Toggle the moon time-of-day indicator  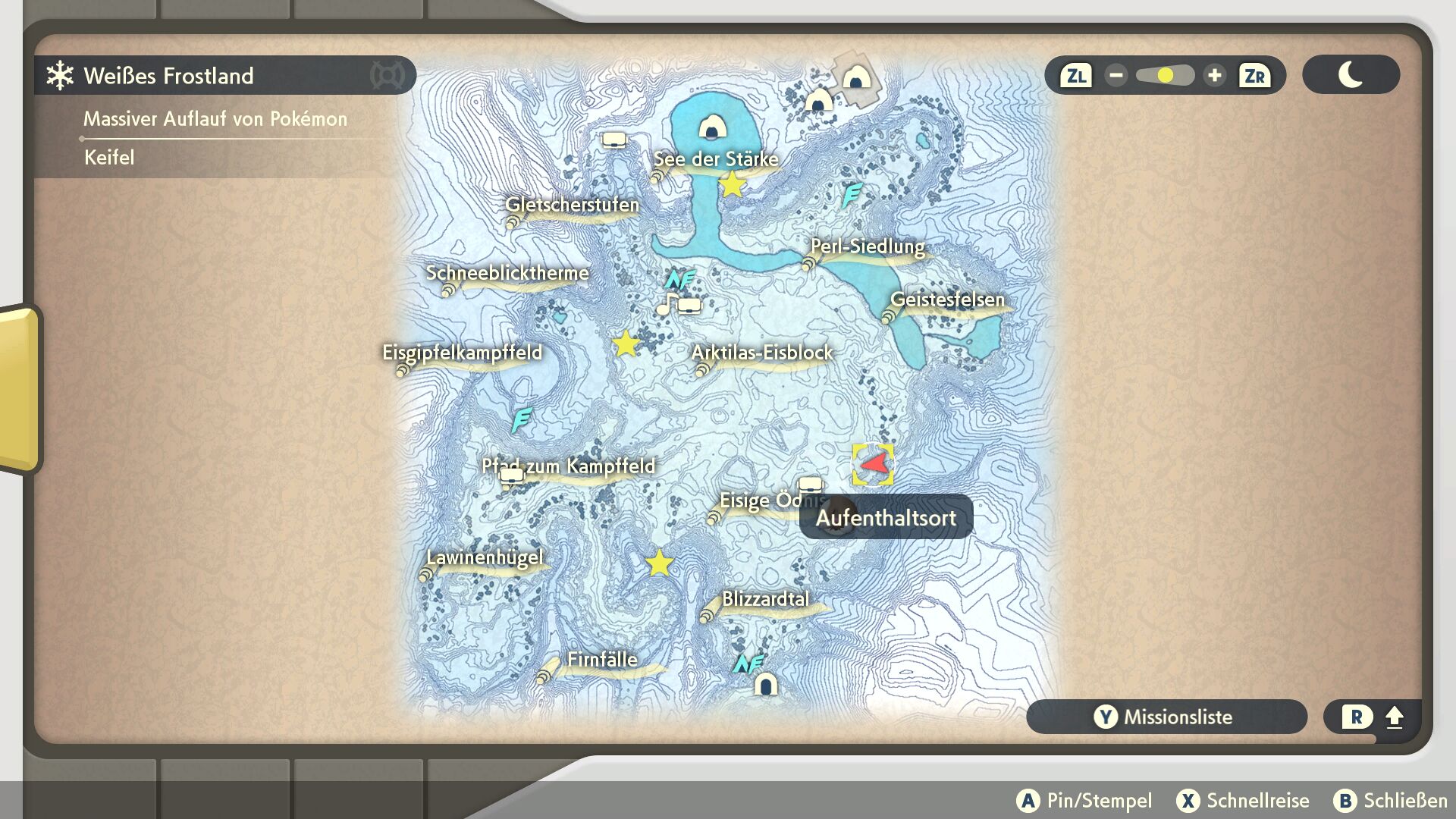coord(1350,75)
